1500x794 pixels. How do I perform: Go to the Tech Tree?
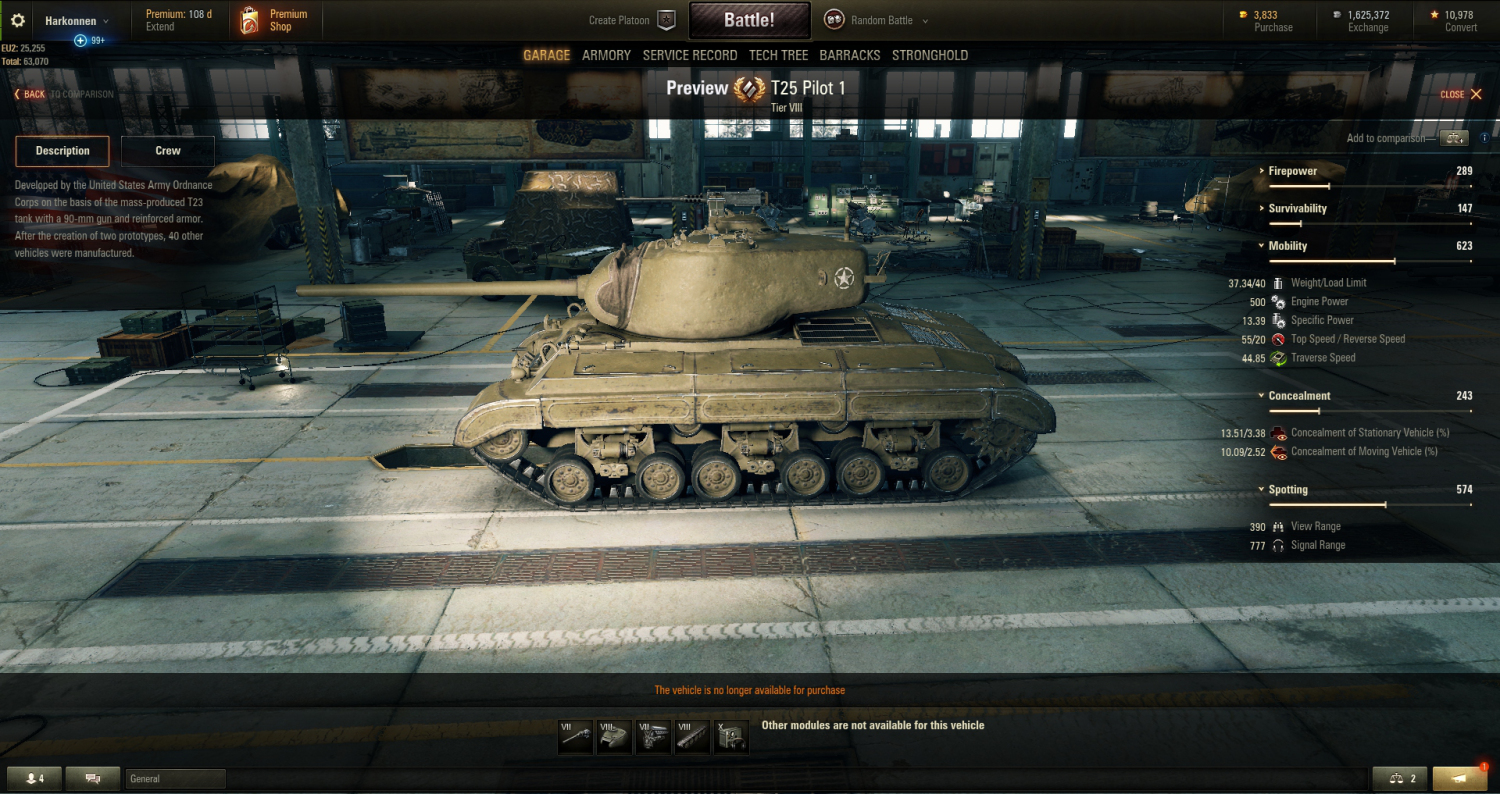(778, 55)
